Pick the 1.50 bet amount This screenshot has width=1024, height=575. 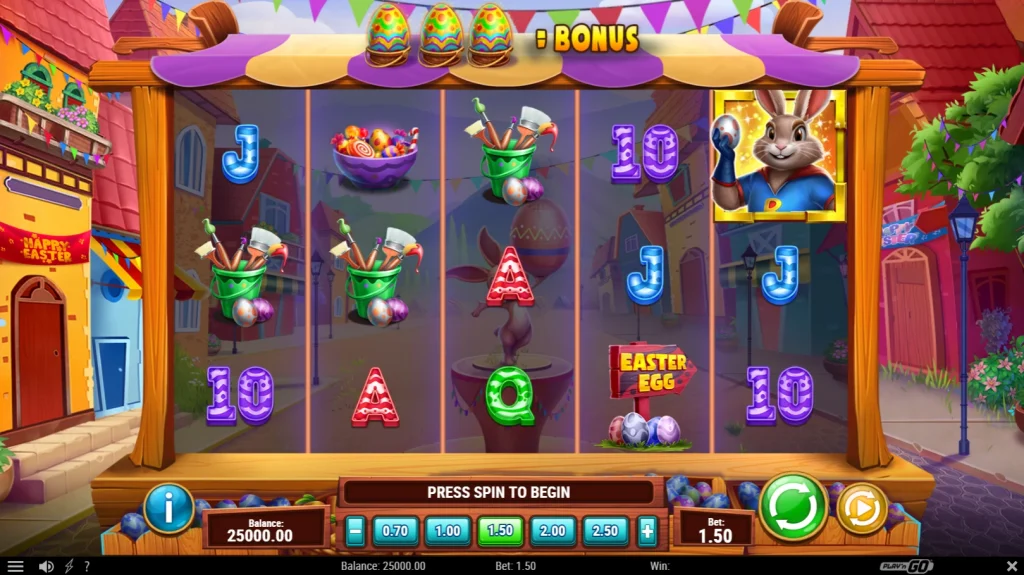coord(501,531)
